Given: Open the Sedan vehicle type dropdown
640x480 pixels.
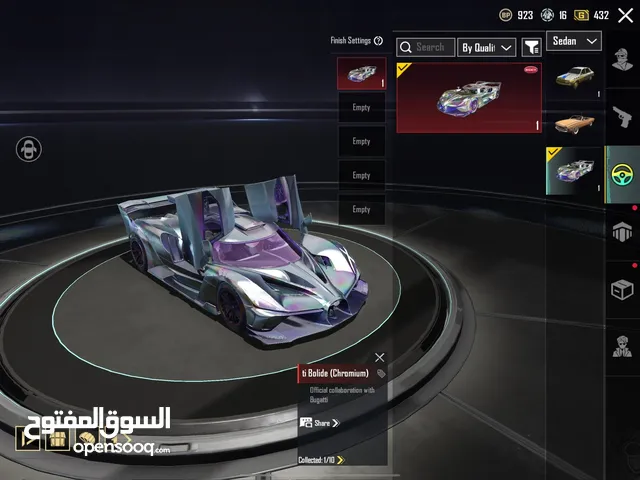Looking at the screenshot, I should 576,41.
